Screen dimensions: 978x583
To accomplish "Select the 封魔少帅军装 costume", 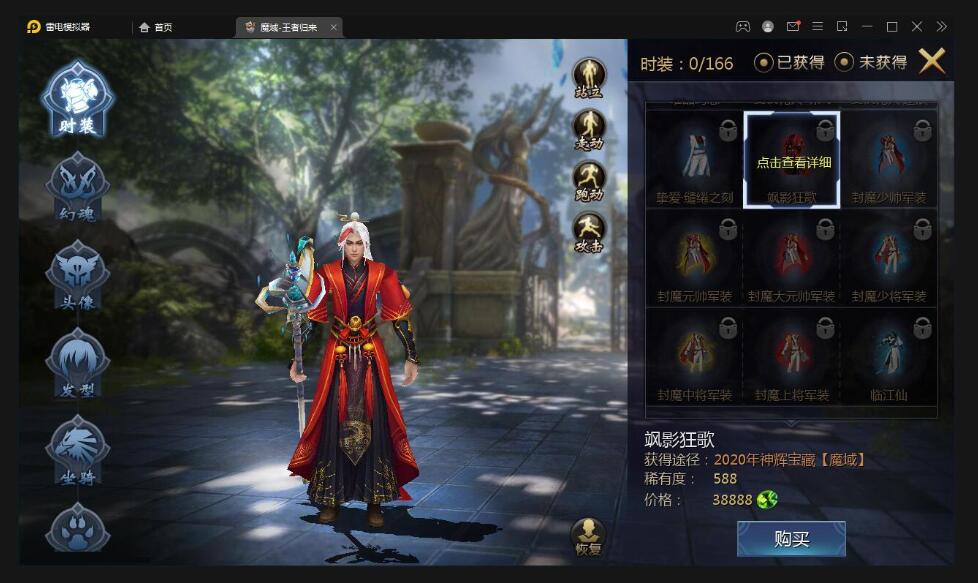I will (x=889, y=159).
